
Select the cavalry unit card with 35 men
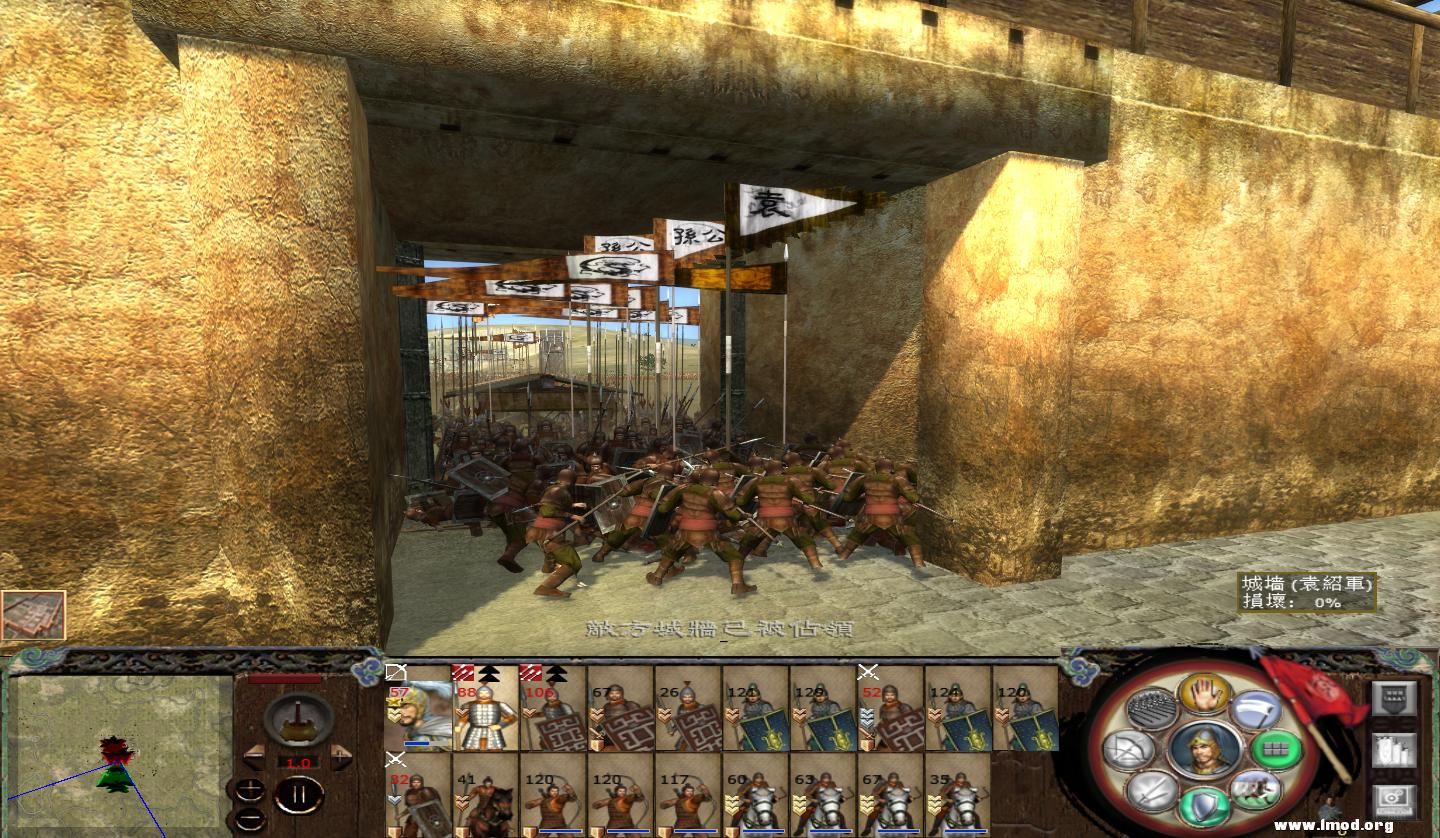[959, 795]
